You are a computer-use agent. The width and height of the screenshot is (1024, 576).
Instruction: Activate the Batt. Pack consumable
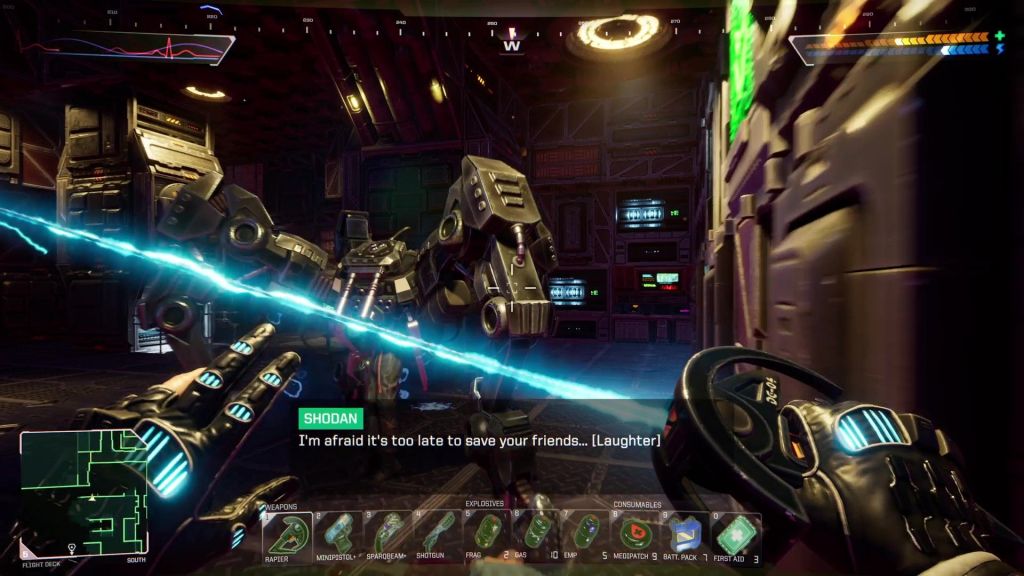pos(686,535)
